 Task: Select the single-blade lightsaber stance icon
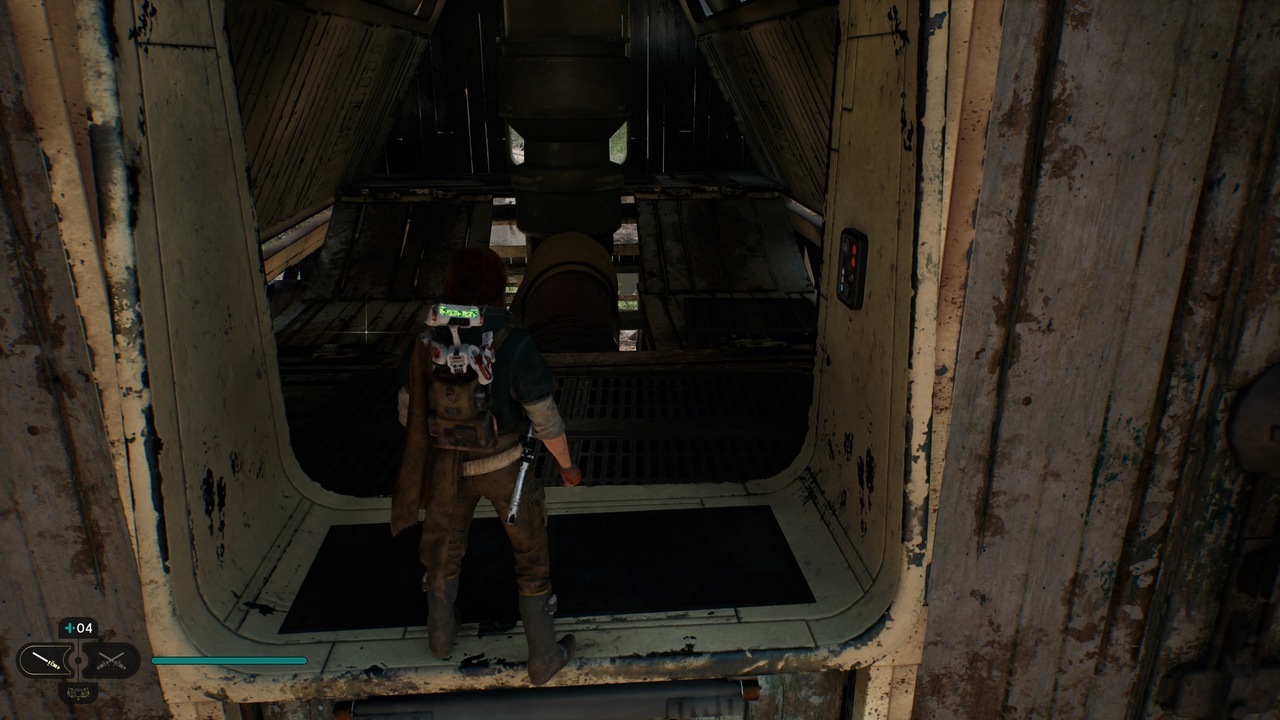[45, 660]
